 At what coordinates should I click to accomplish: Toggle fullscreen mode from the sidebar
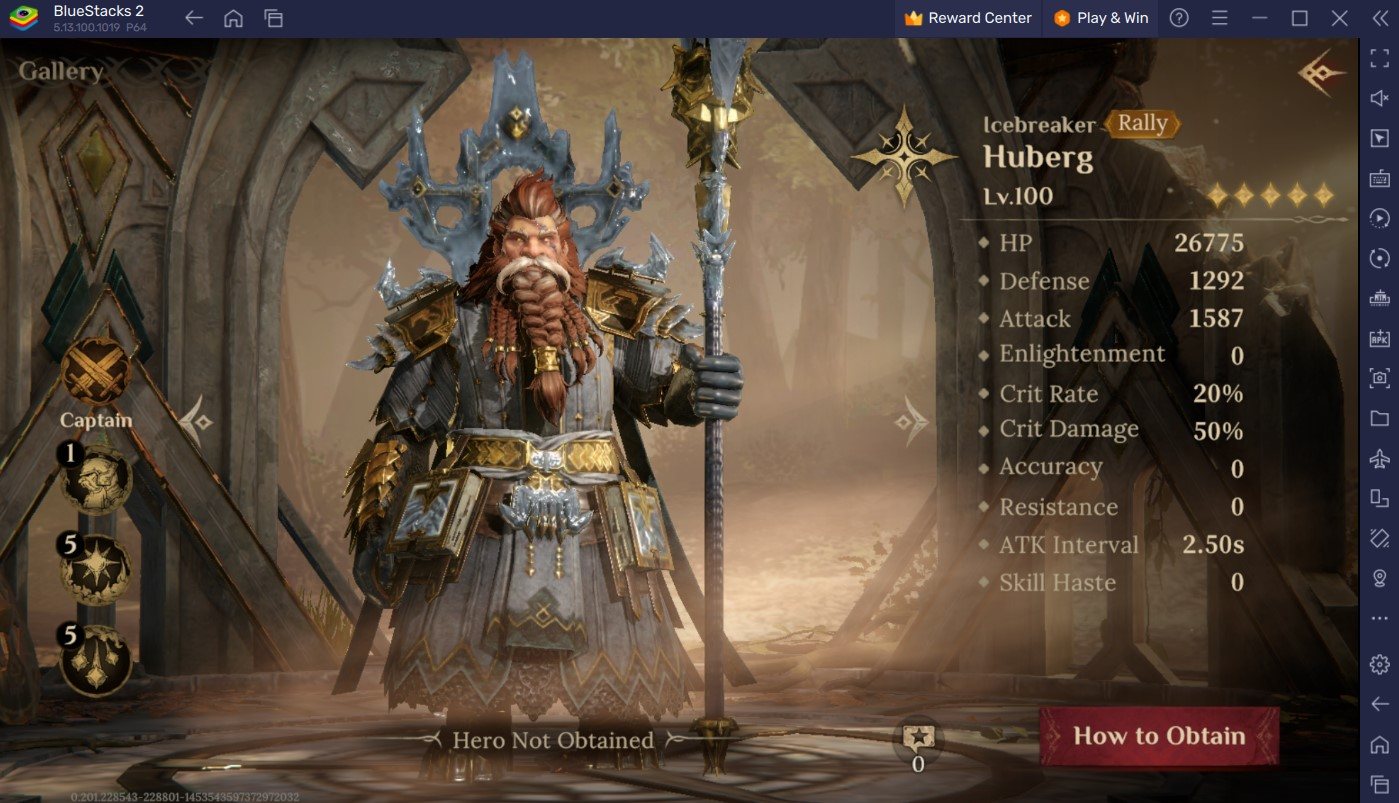(x=1378, y=56)
